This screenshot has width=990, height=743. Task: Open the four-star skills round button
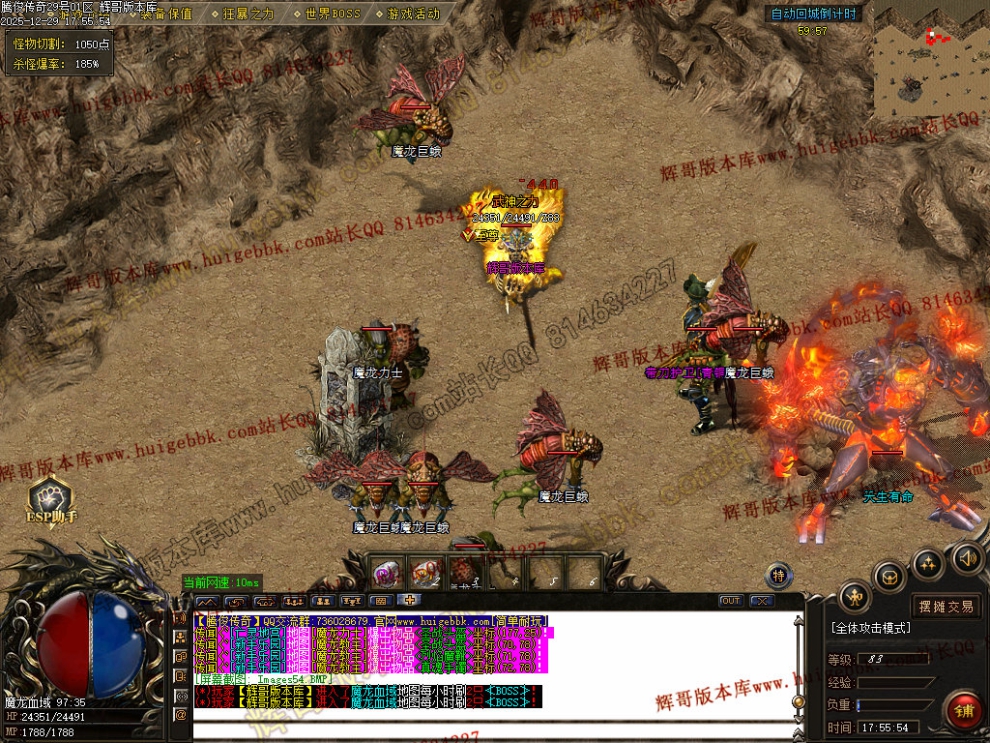coord(929,564)
